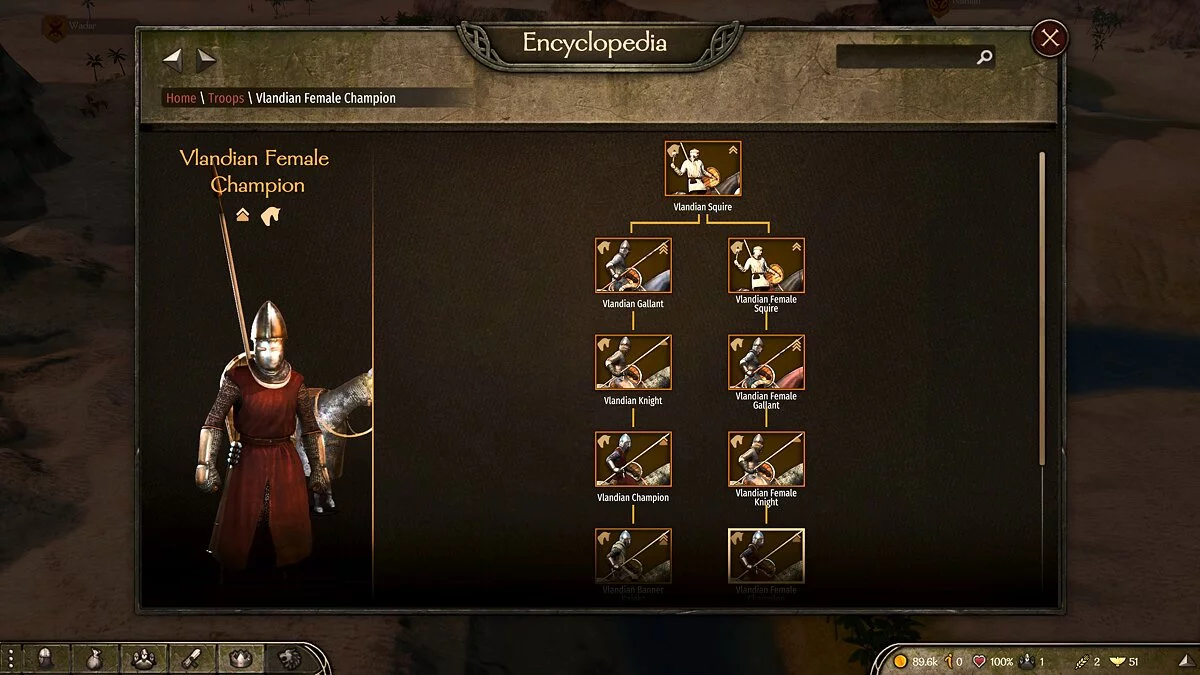The image size is (1200, 675).
Task: Open the inventory sack icon
Action: 95,658
